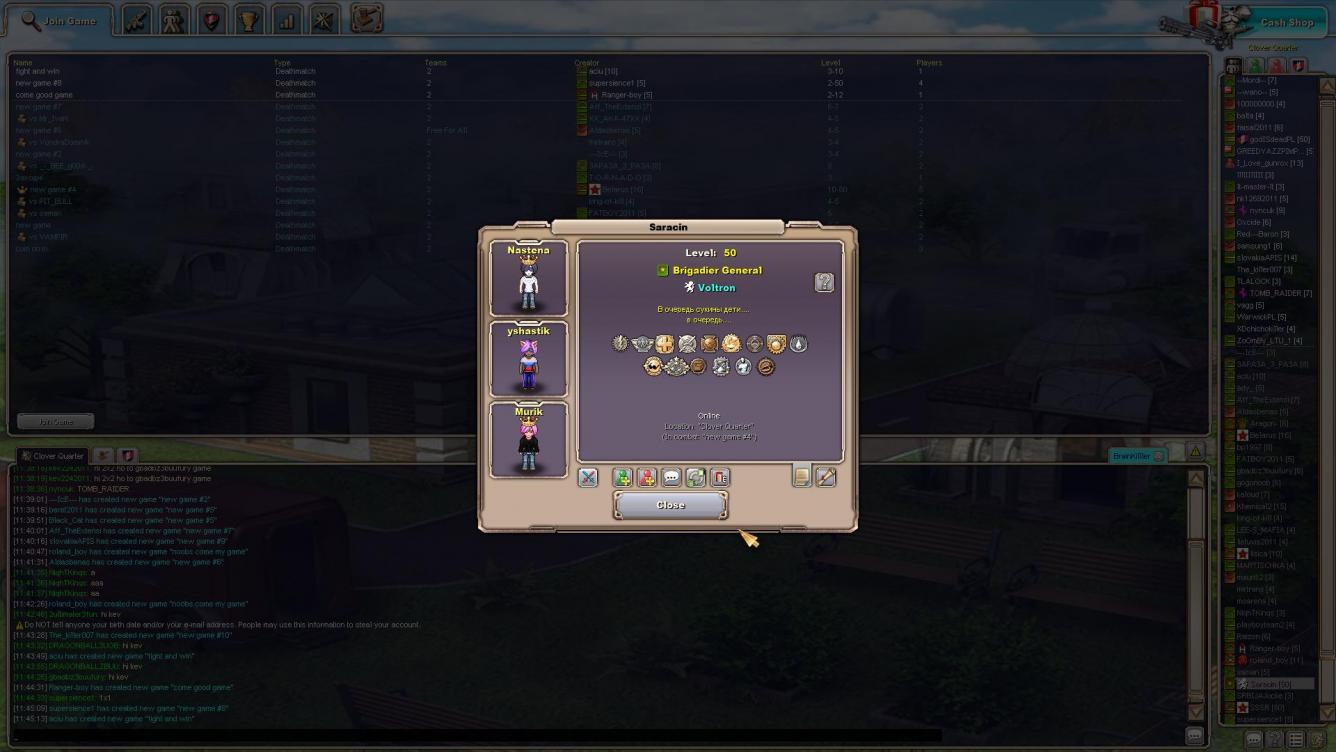The image size is (1336, 752).
Task: Add Saracin as friend via green plus icon
Action: coord(623,478)
